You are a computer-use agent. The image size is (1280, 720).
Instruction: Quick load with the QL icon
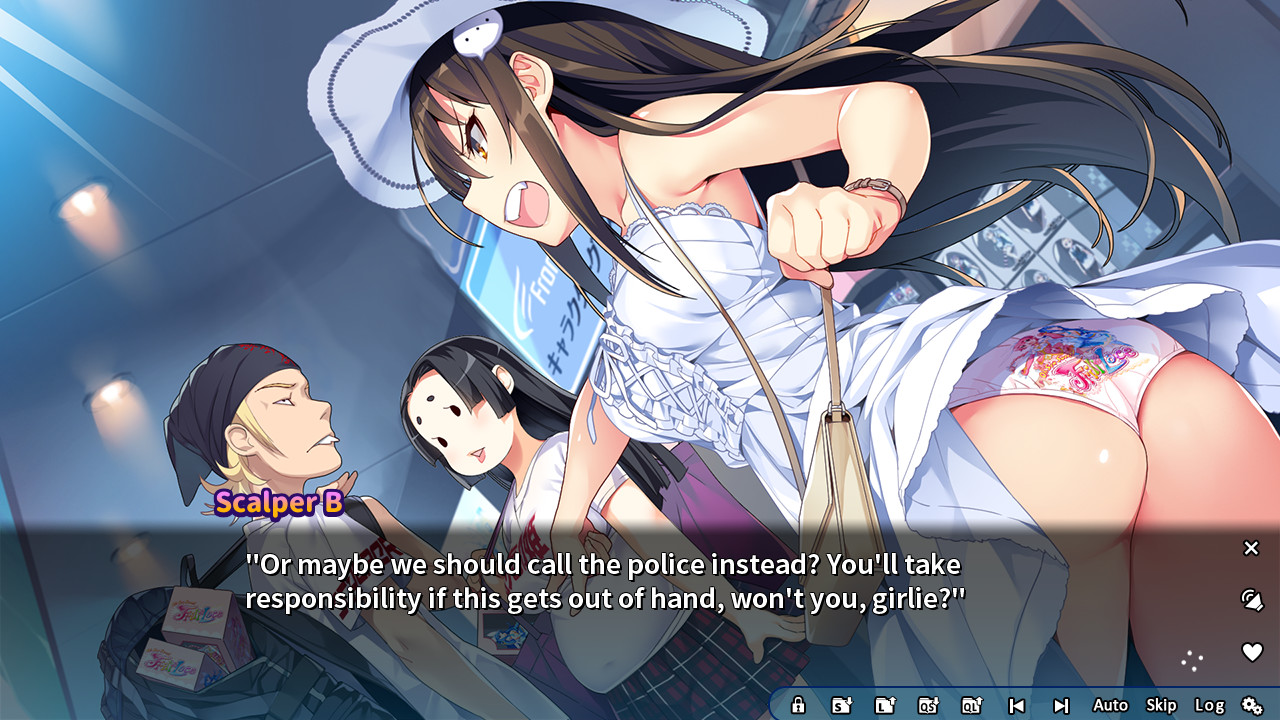(x=972, y=705)
